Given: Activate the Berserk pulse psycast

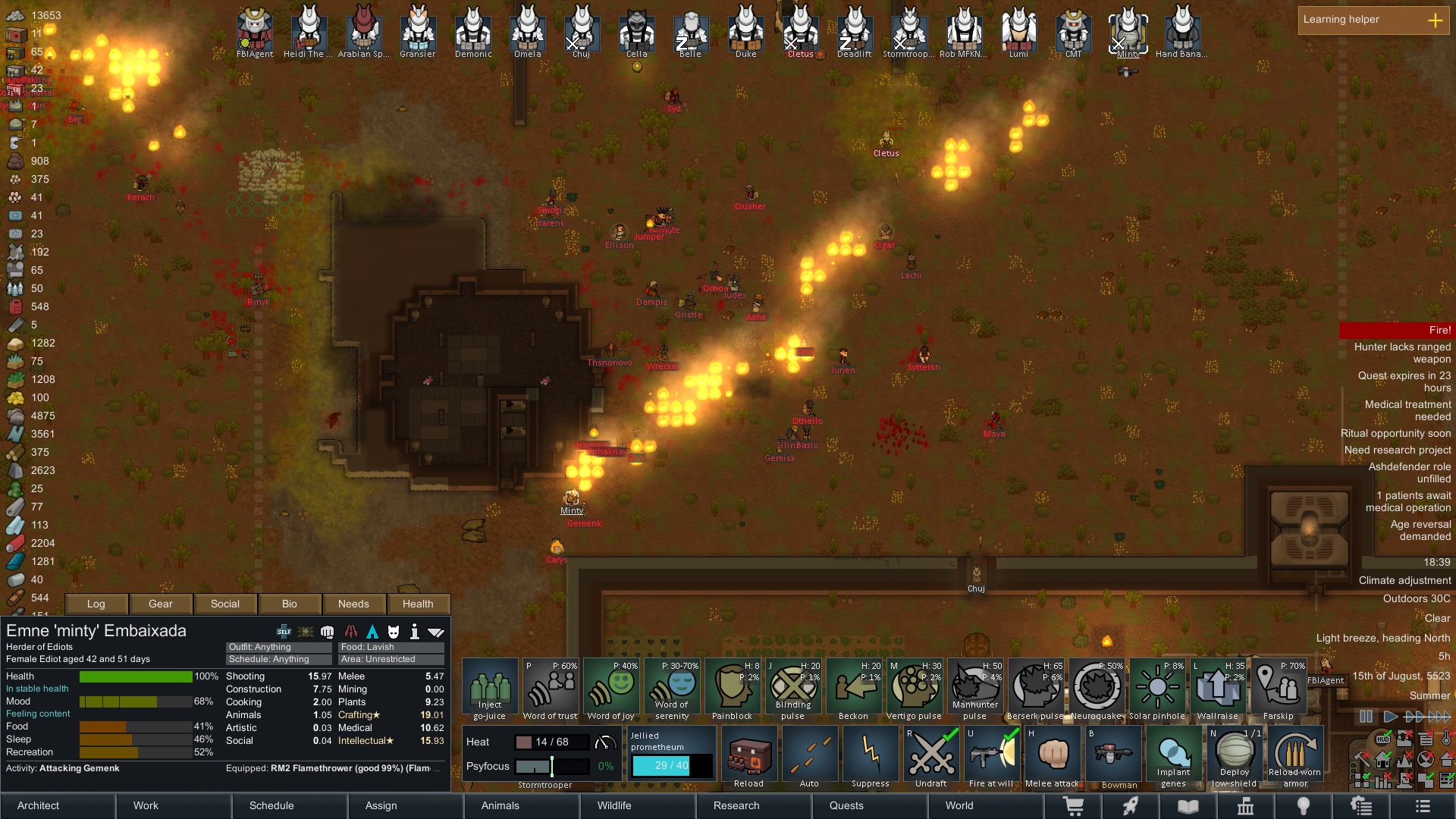Looking at the screenshot, I should [x=1035, y=689].
